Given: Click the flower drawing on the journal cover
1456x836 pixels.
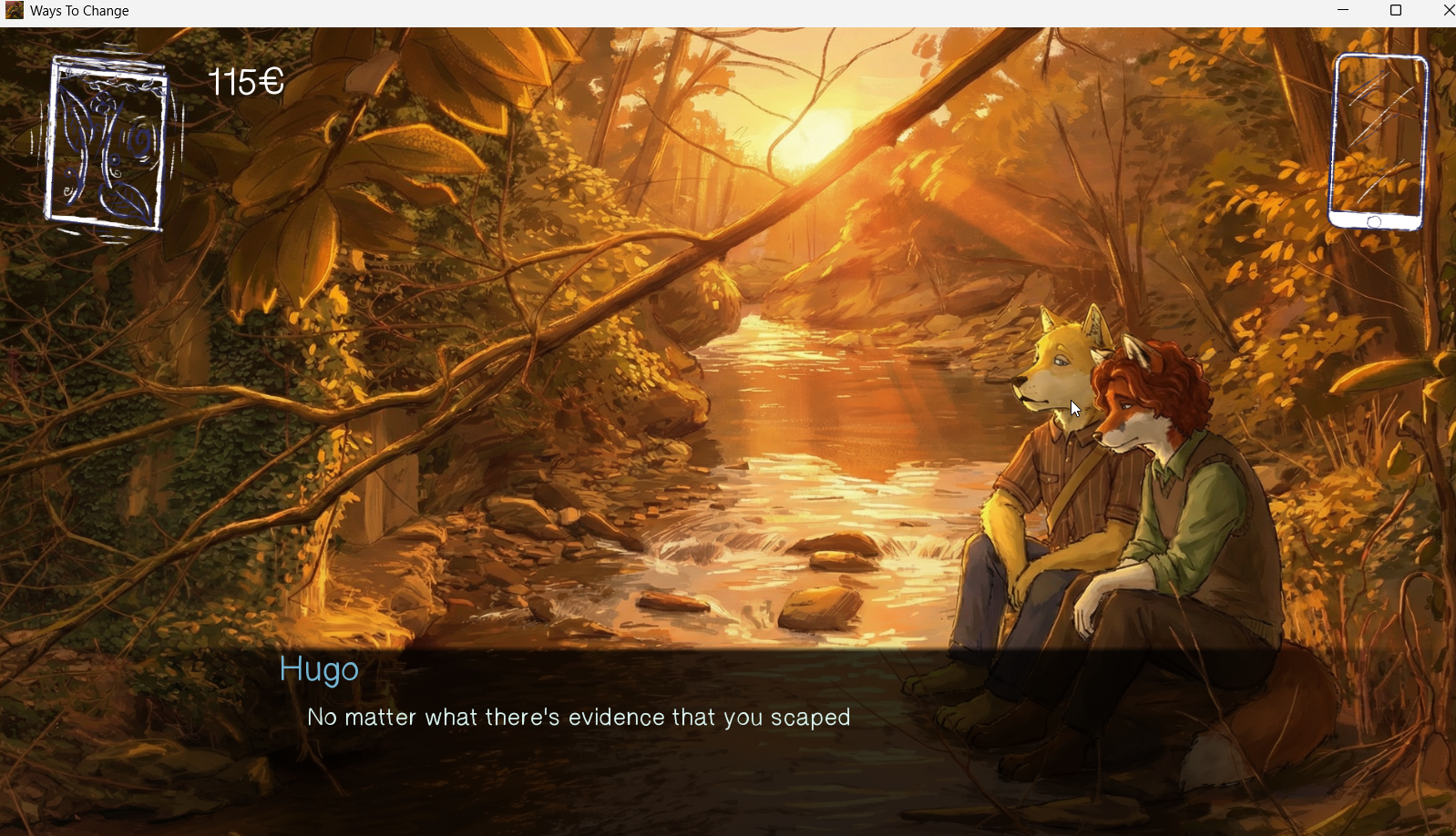Looking at the screenshot, I should [102, 102].
